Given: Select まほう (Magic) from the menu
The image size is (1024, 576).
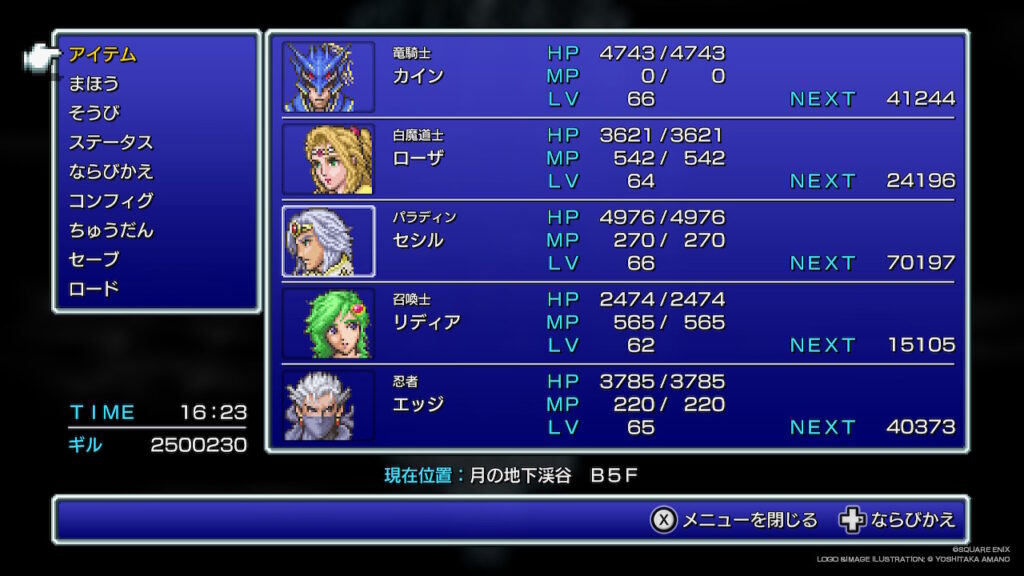Looking at the screenshot, I should [x=93, y=84].
